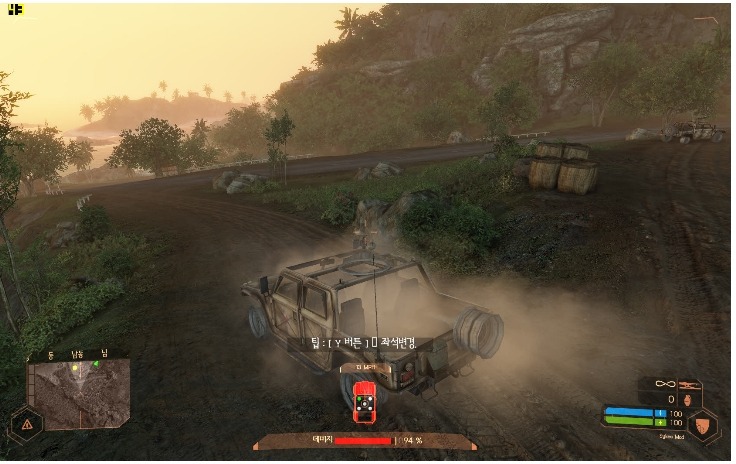Screen dimensions: 736x464
Task: Click the yellow objective marker on minimap
Action: click(73, 369)
